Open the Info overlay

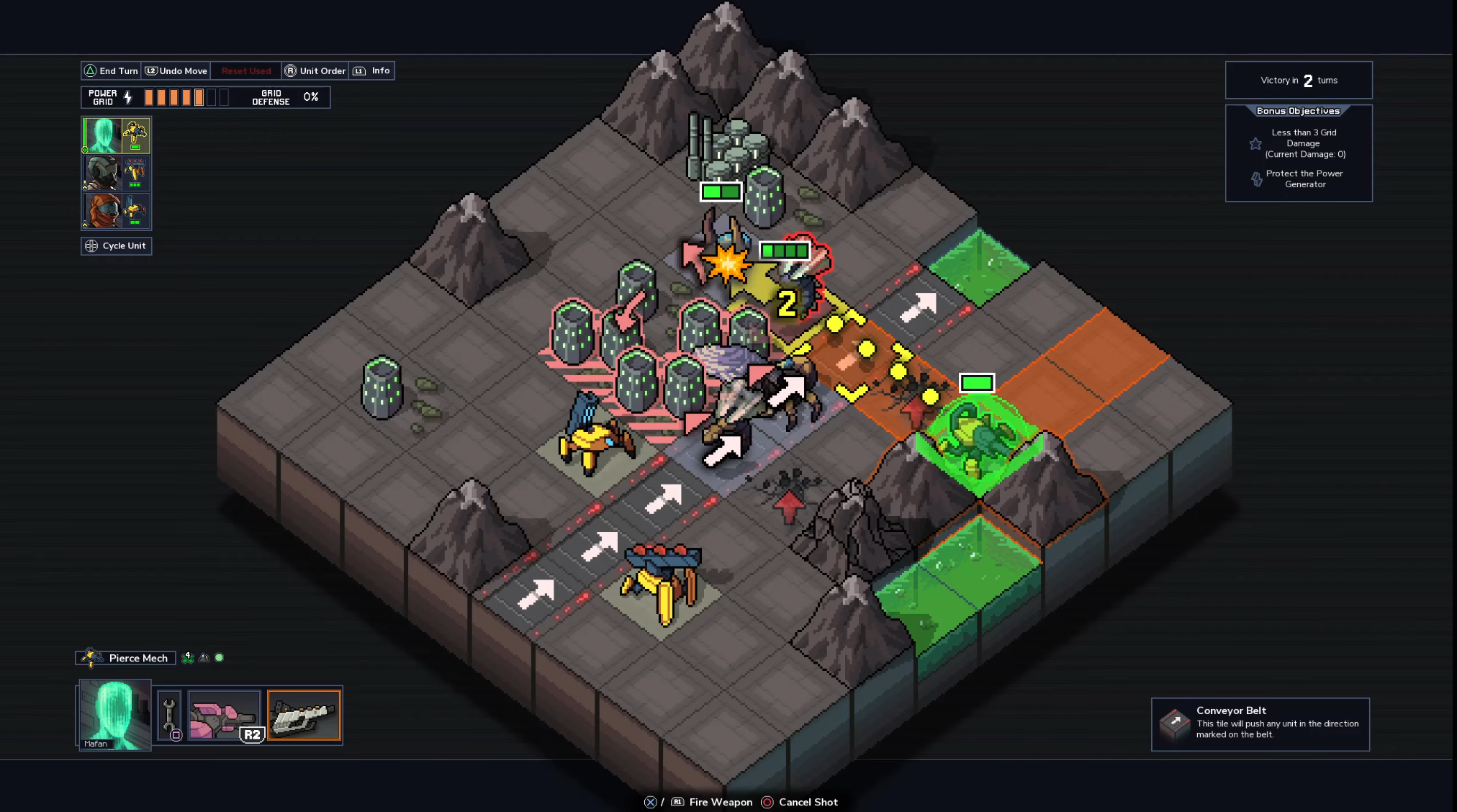point(372,71)
